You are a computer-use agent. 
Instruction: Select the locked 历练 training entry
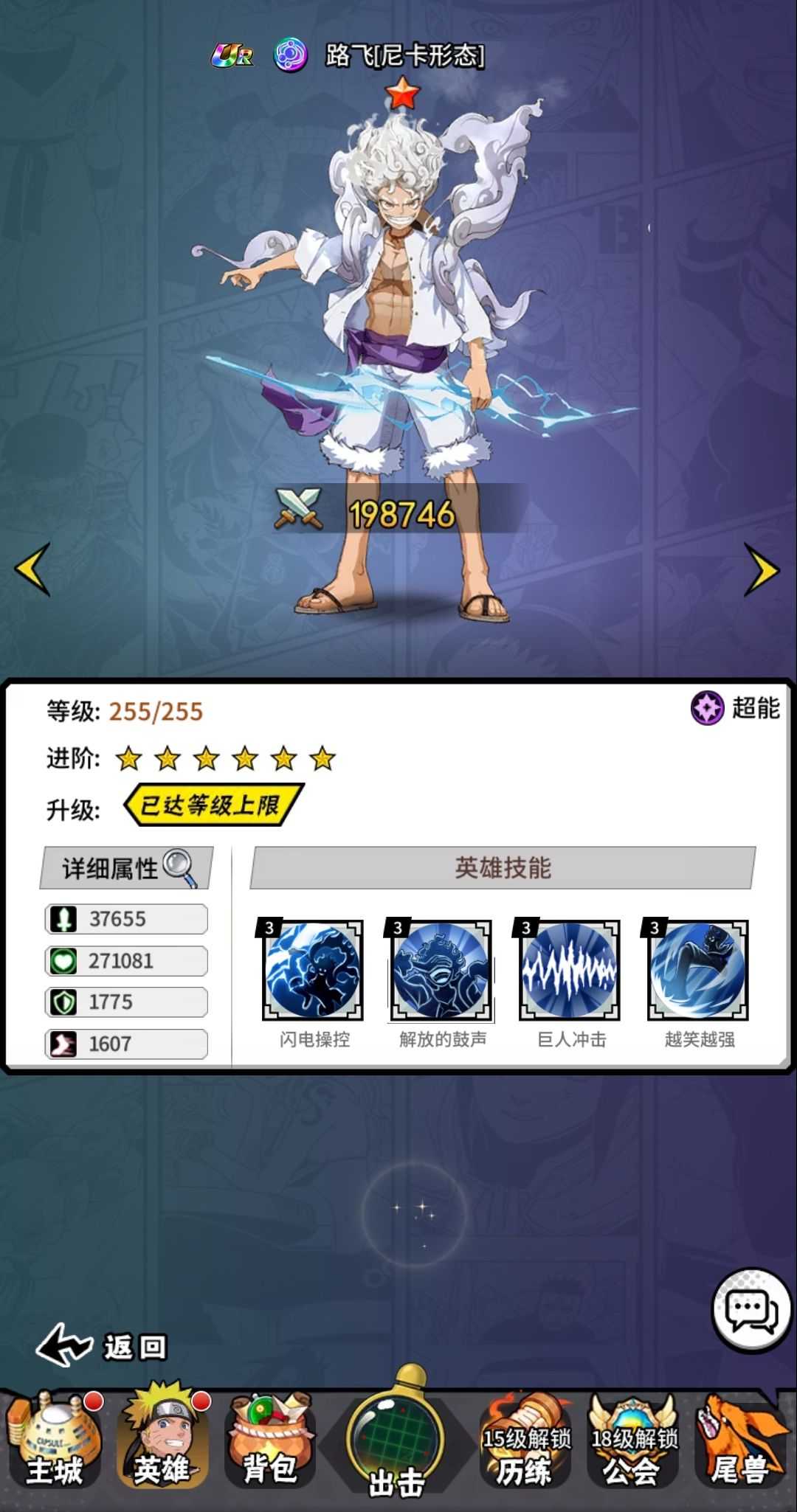tap(525, 1441)
